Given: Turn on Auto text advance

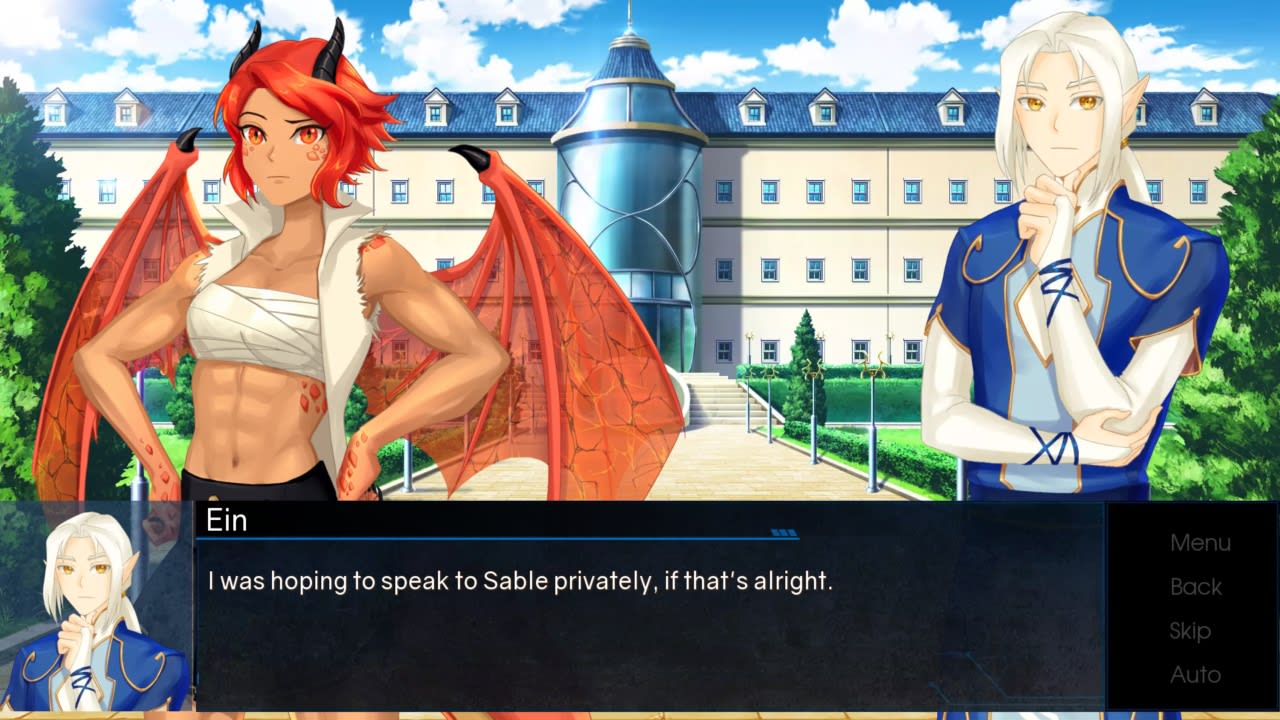Looking at the screenshot, I should [1194, 675].
